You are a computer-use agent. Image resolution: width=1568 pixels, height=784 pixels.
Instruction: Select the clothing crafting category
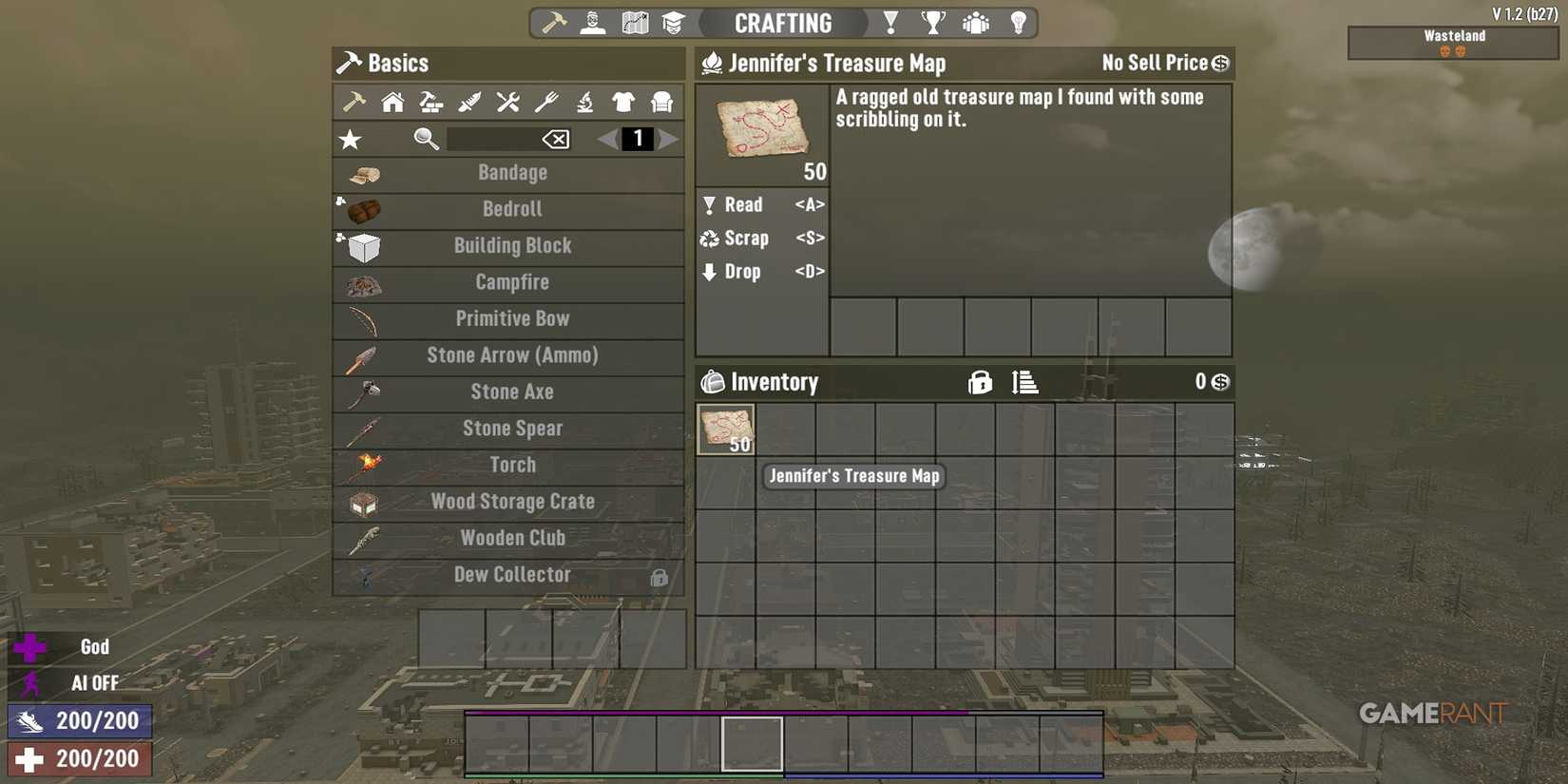click(x=621, y=102)
